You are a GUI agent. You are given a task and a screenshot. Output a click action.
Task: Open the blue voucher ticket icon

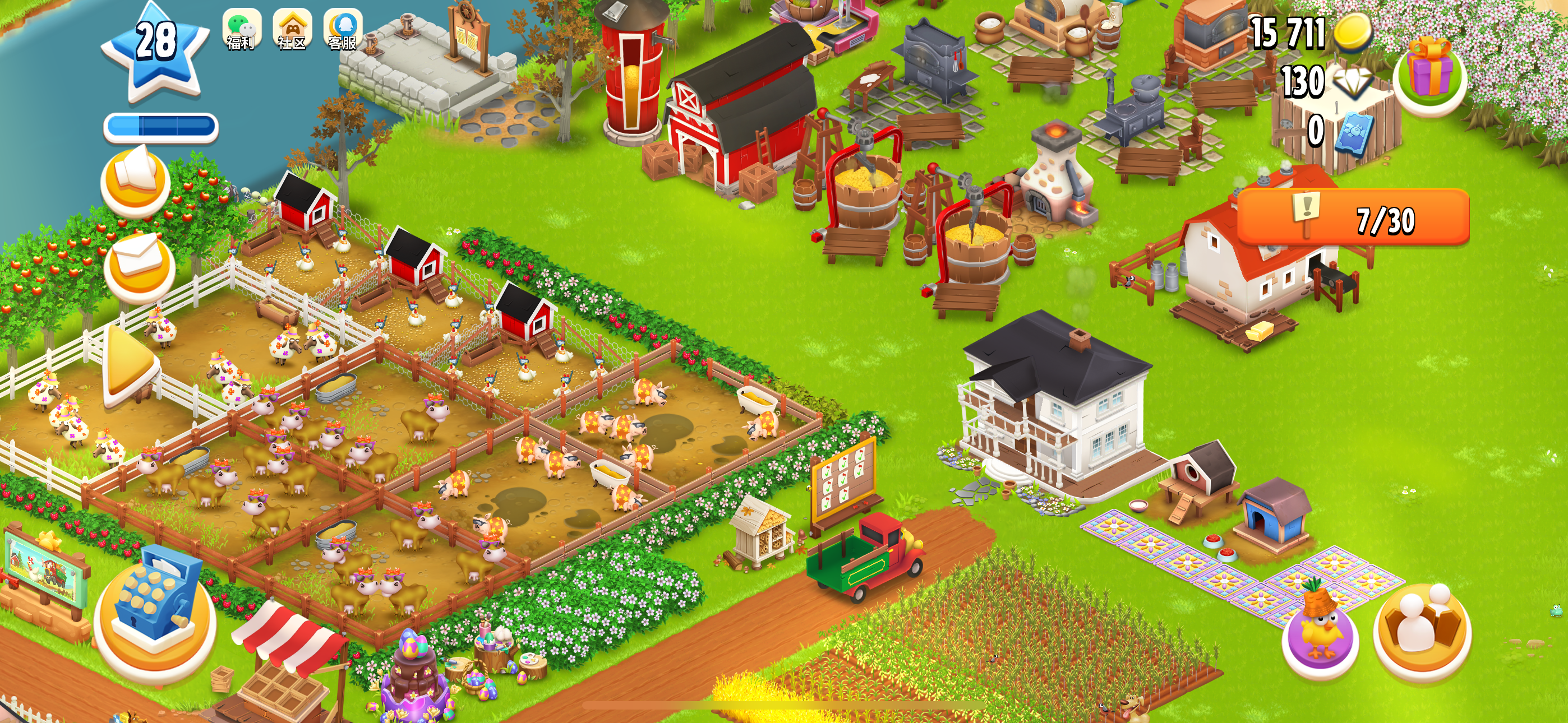tap(1353, 132)
